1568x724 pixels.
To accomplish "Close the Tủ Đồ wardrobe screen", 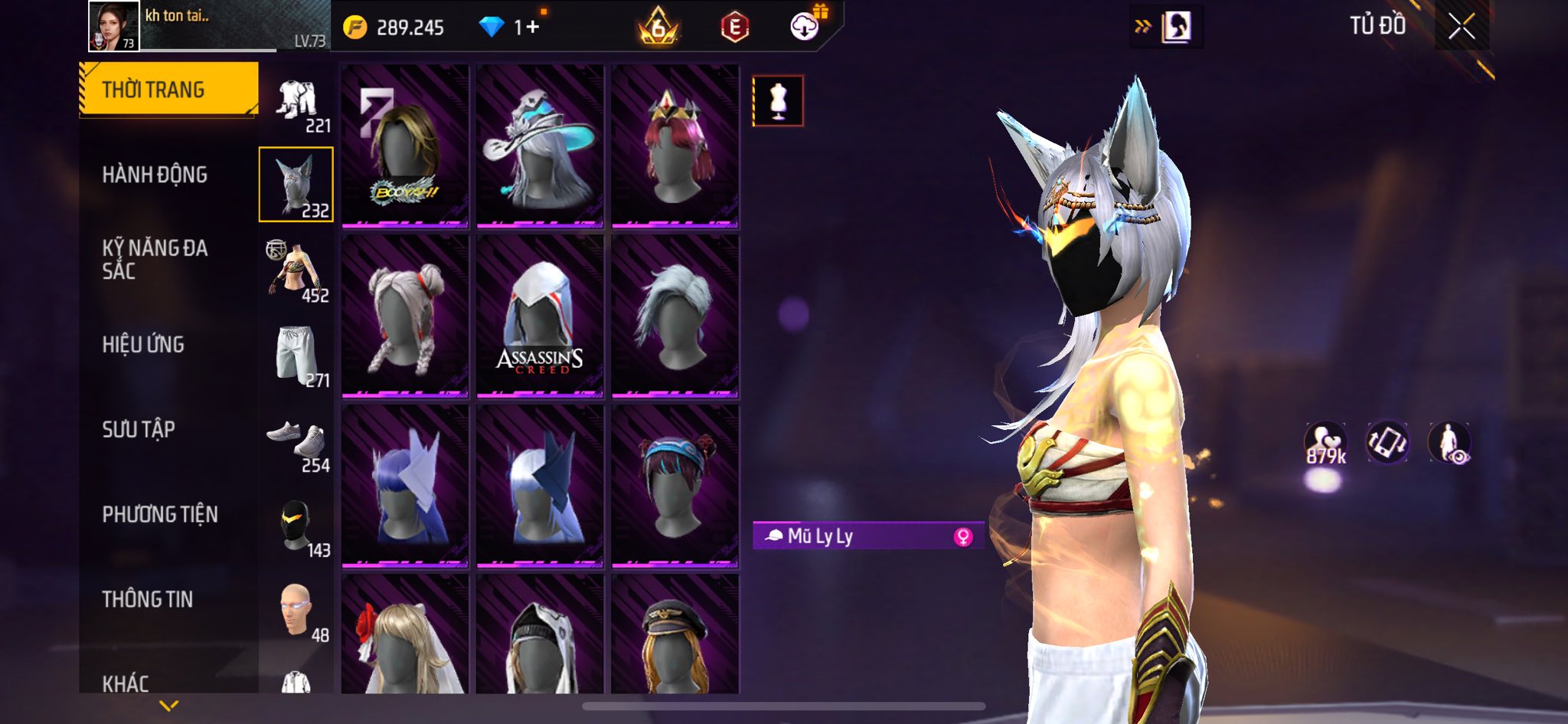I will coord(1461,27).
